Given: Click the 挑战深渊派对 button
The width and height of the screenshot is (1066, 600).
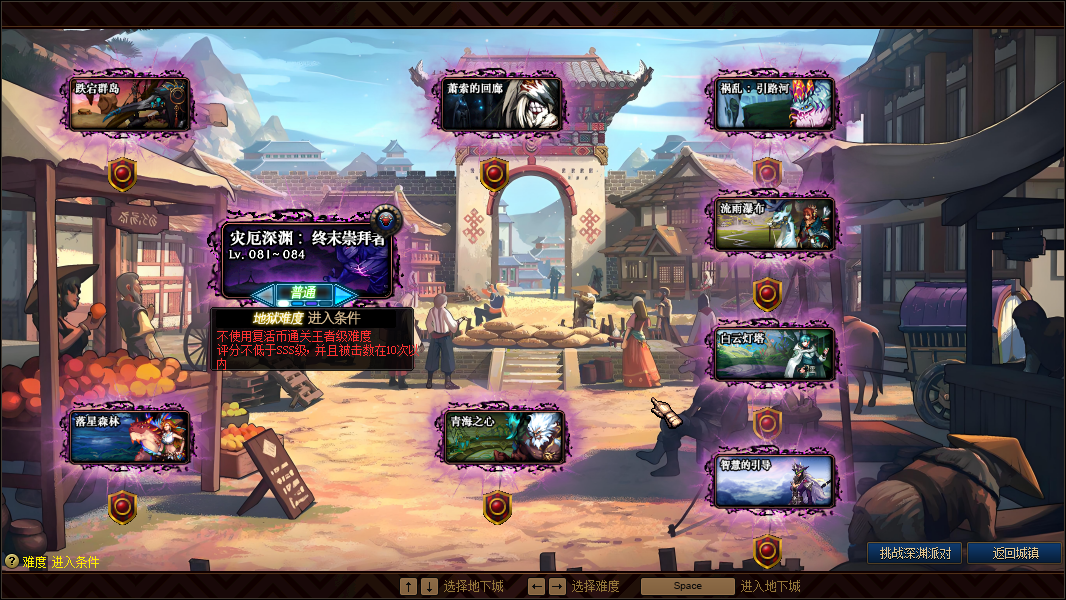Looking at the screenshot, I should tap(914, 553).
